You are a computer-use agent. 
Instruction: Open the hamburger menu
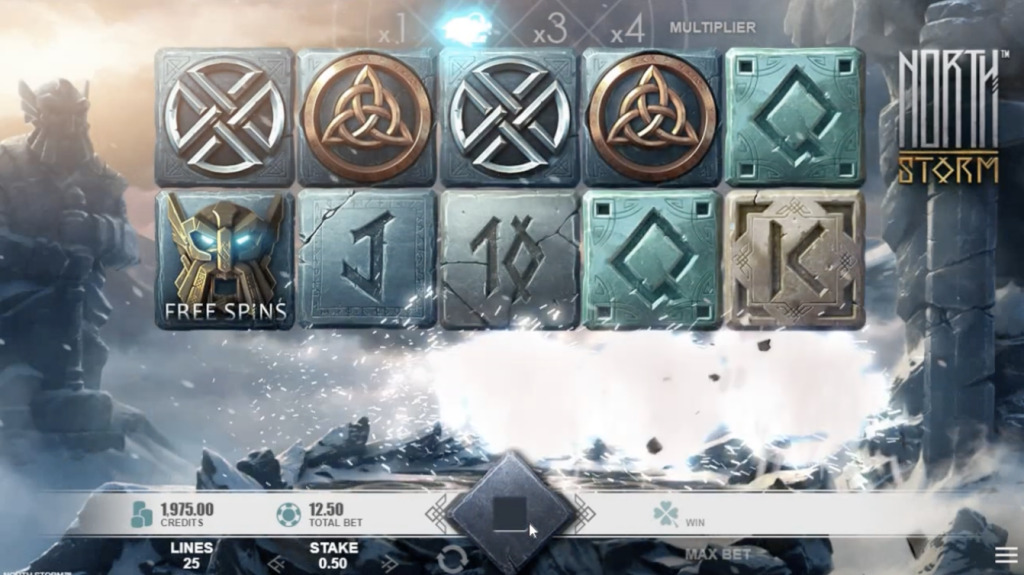(x=1005, y=554)
